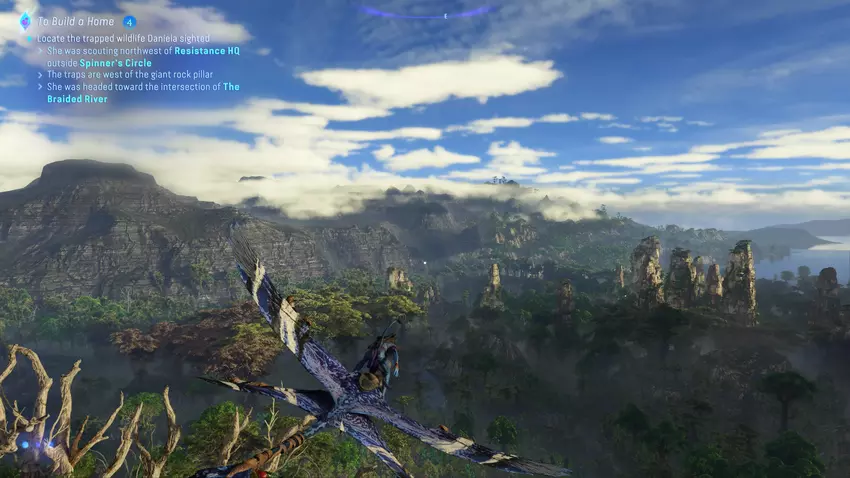
Task: Select the number 4 quest badge
Action: tap(129, 21)
